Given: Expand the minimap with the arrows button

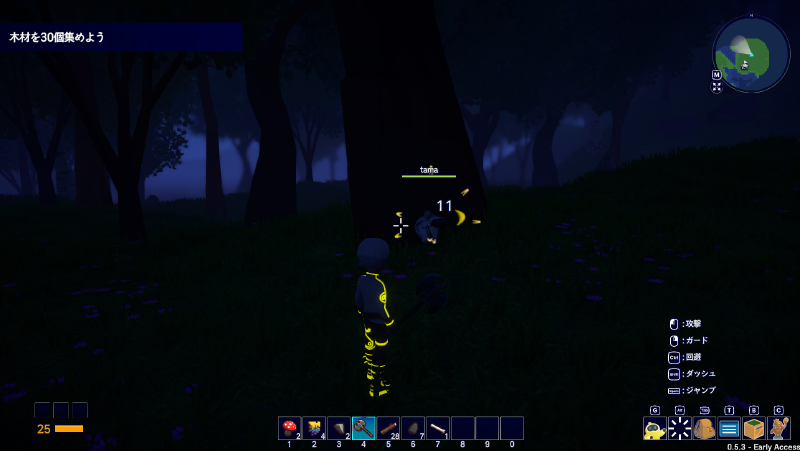Looking at the screenshot, I should pos(717,87).
